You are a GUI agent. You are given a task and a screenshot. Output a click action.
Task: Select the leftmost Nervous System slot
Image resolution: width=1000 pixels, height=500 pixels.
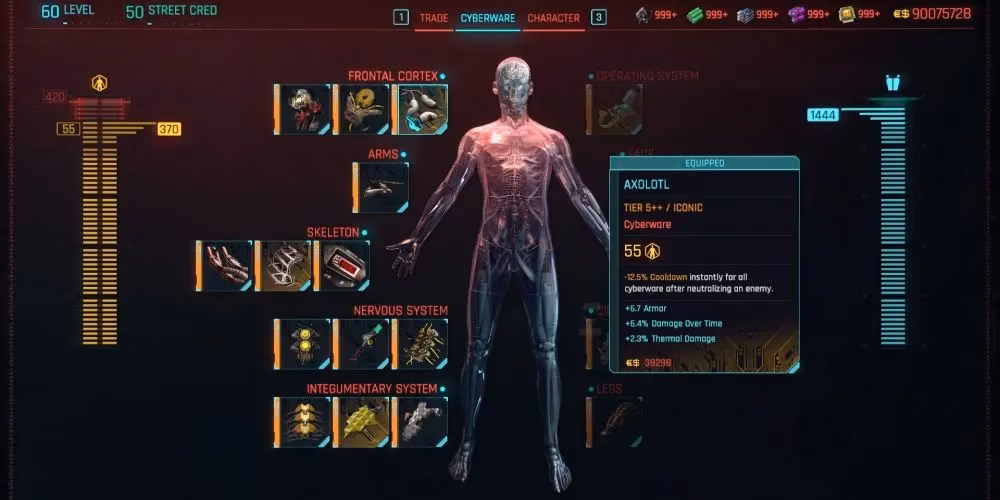[x=304, y=343]
